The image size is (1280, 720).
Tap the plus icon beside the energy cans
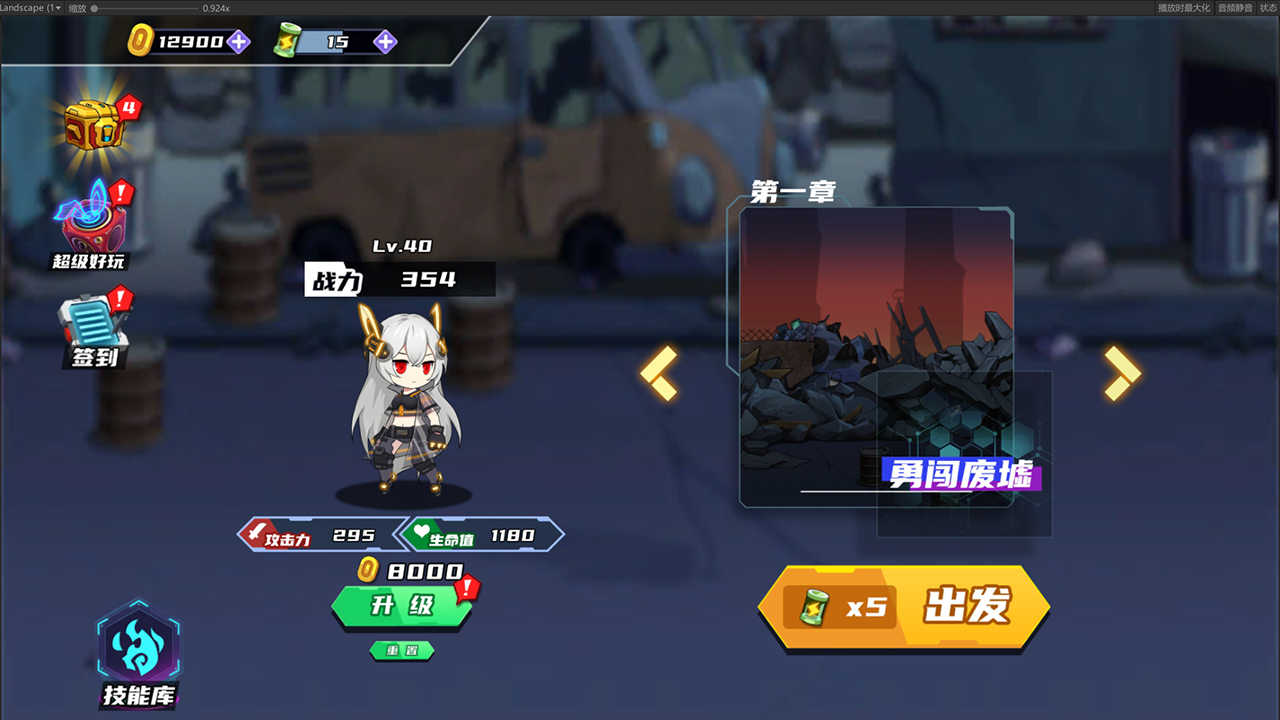pos(385,42)
